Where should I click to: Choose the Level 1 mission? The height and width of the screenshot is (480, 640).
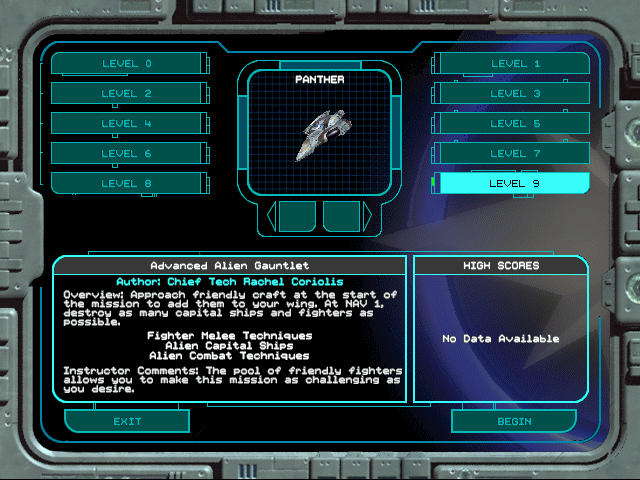click(x=515, y=64)
